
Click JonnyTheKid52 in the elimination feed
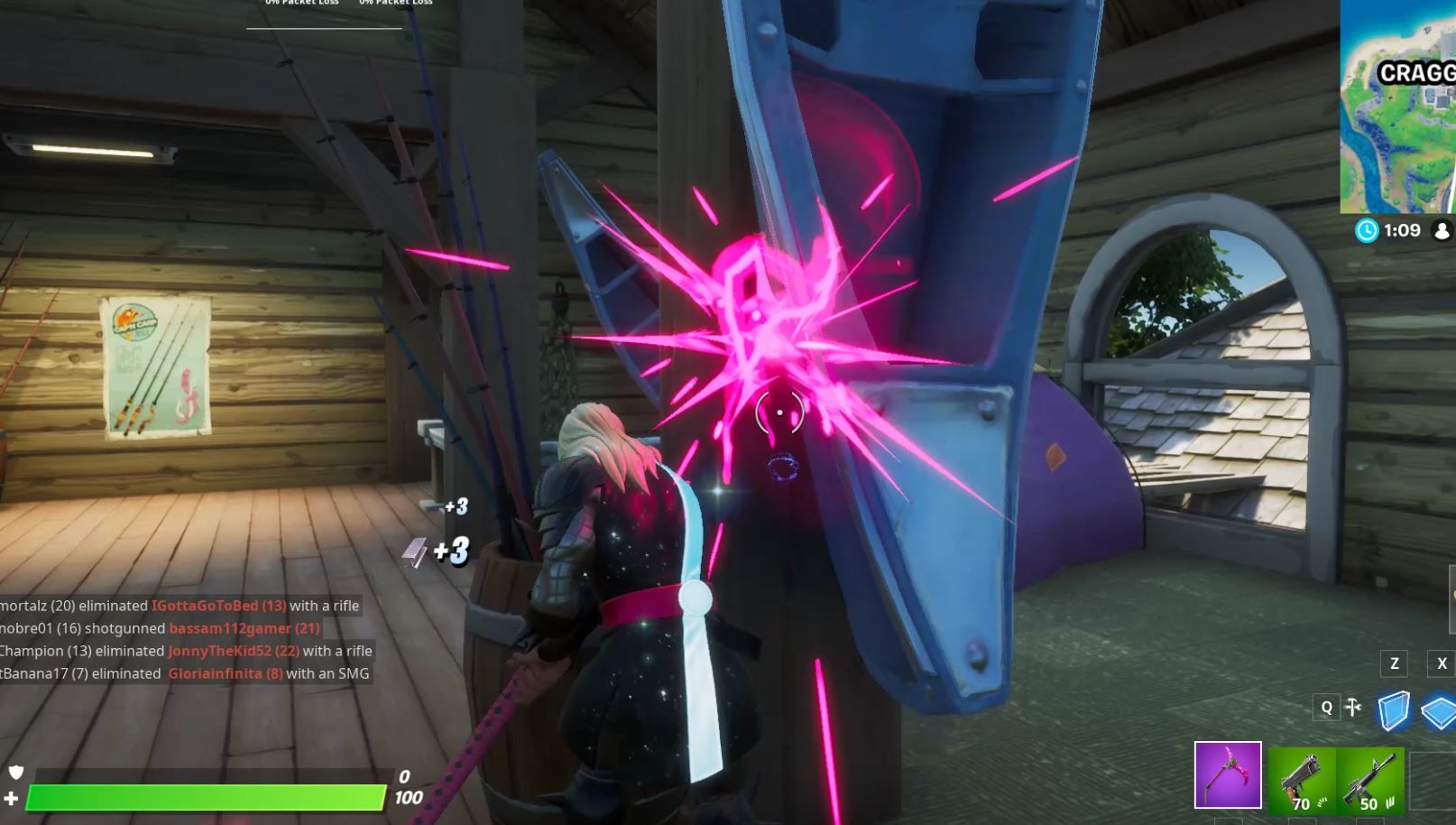[233, 650]
